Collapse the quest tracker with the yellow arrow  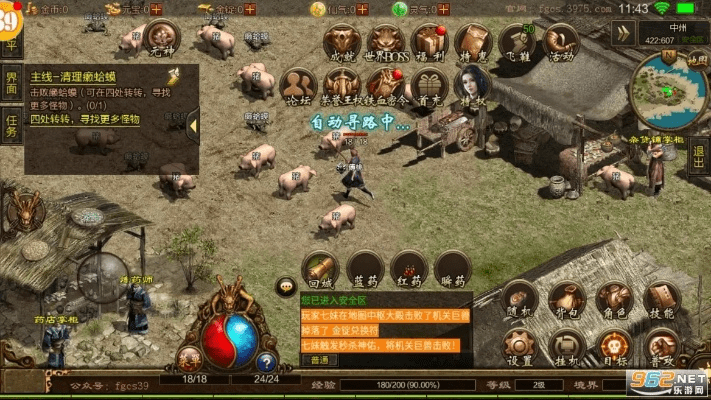pos(194,122)
